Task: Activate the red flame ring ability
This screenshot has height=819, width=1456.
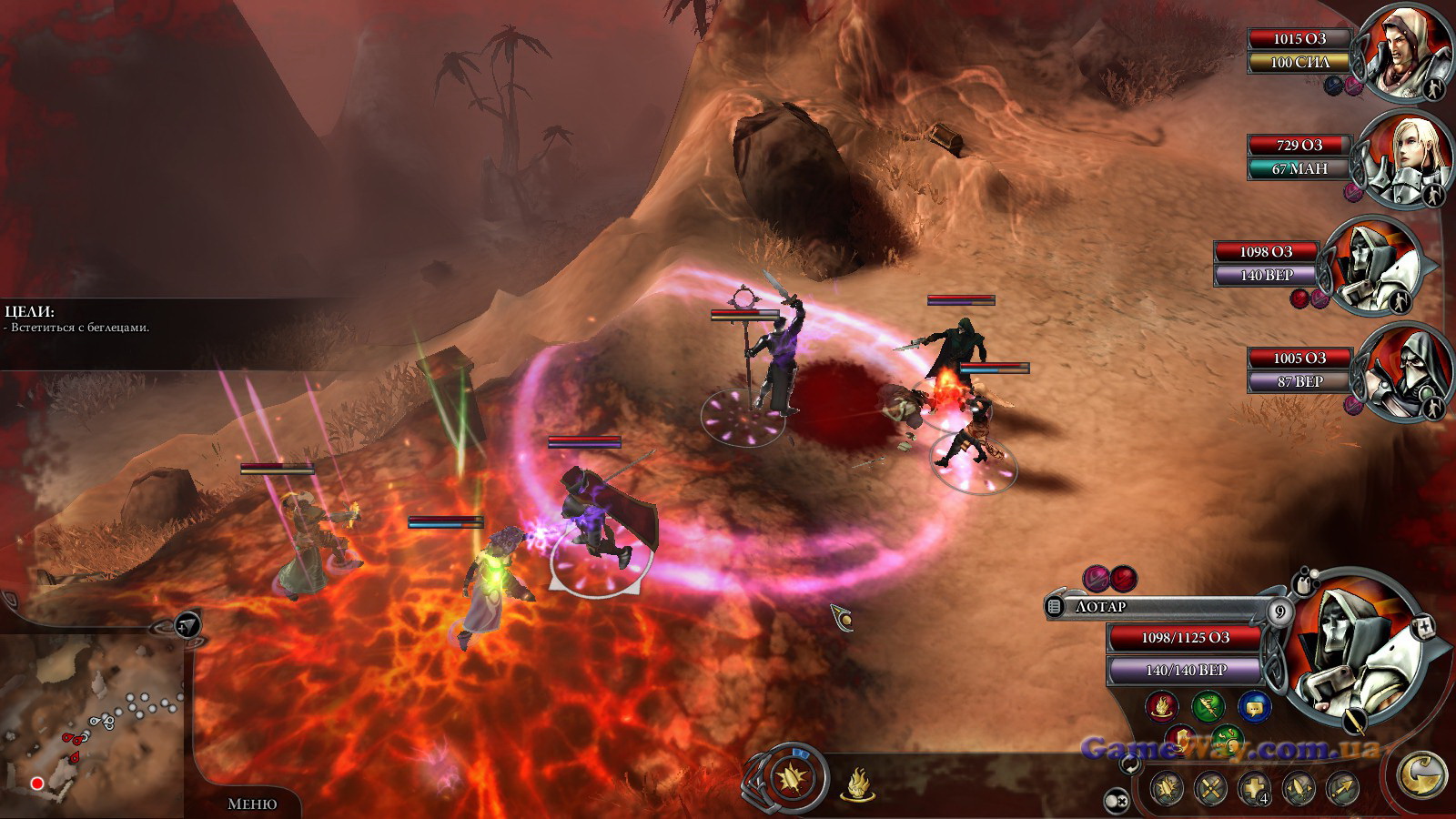Action: 1160,705
